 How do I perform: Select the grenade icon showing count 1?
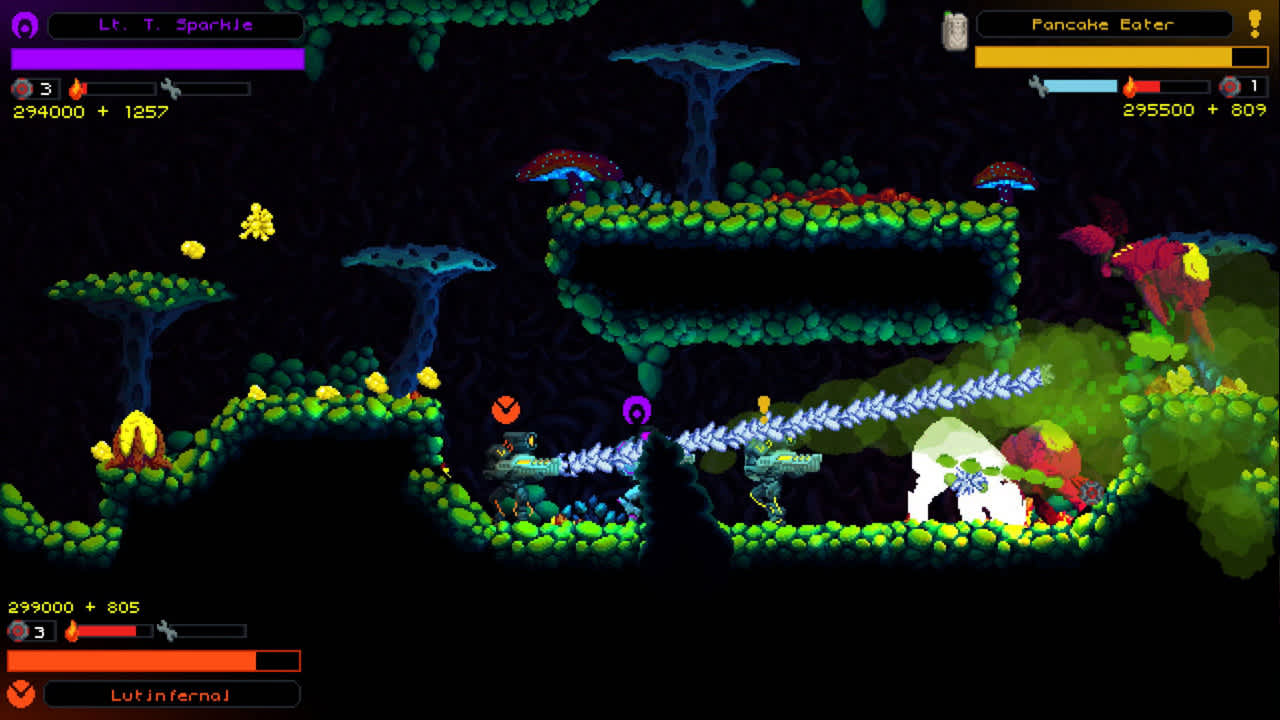(1230, 86)
